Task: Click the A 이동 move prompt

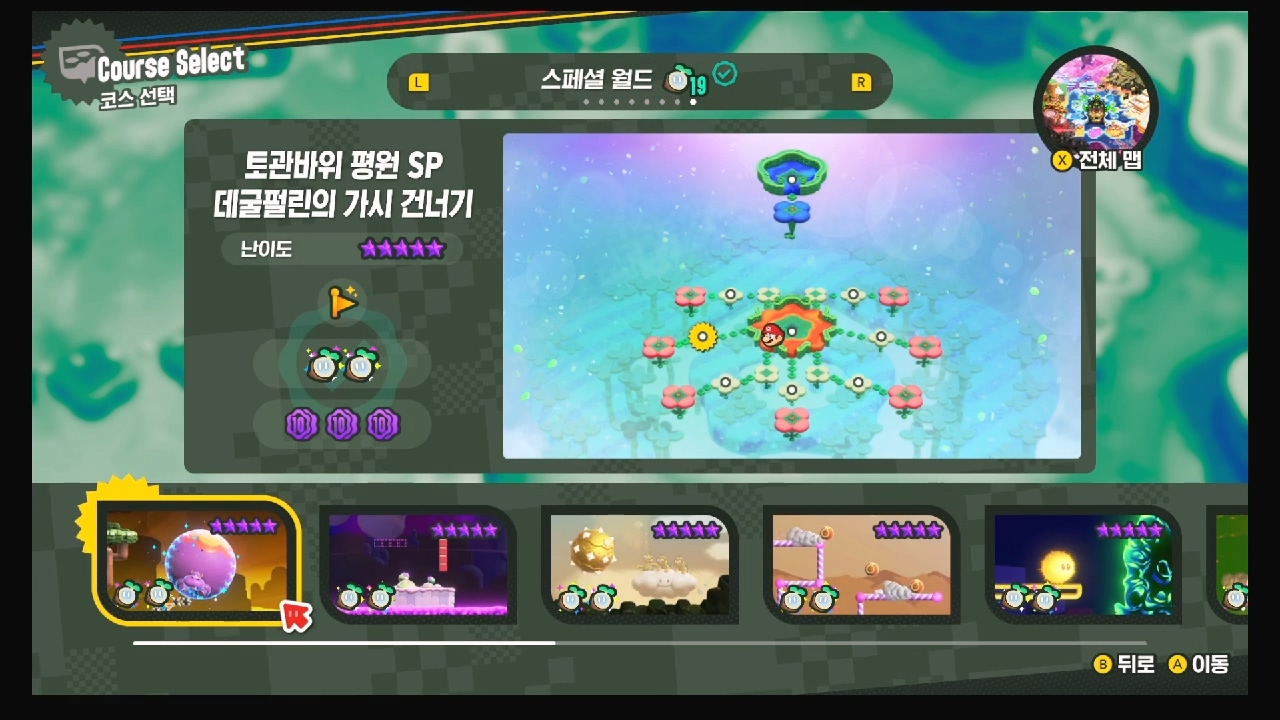Action: 1200,663
